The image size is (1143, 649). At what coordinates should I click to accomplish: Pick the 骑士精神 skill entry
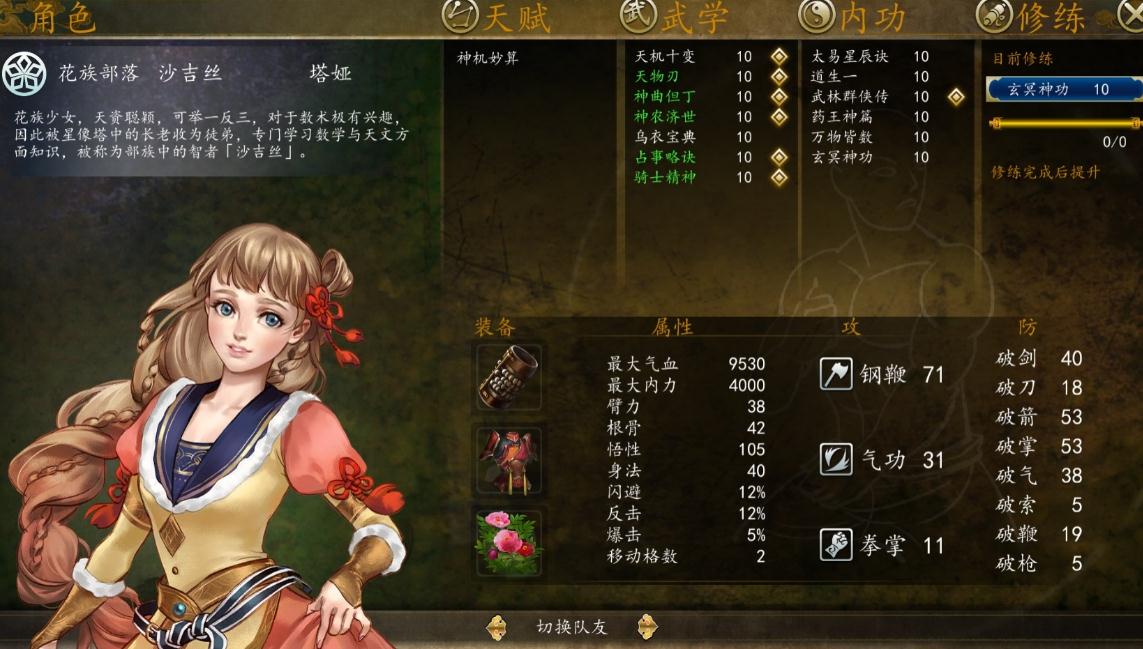(x=665, y=177)
